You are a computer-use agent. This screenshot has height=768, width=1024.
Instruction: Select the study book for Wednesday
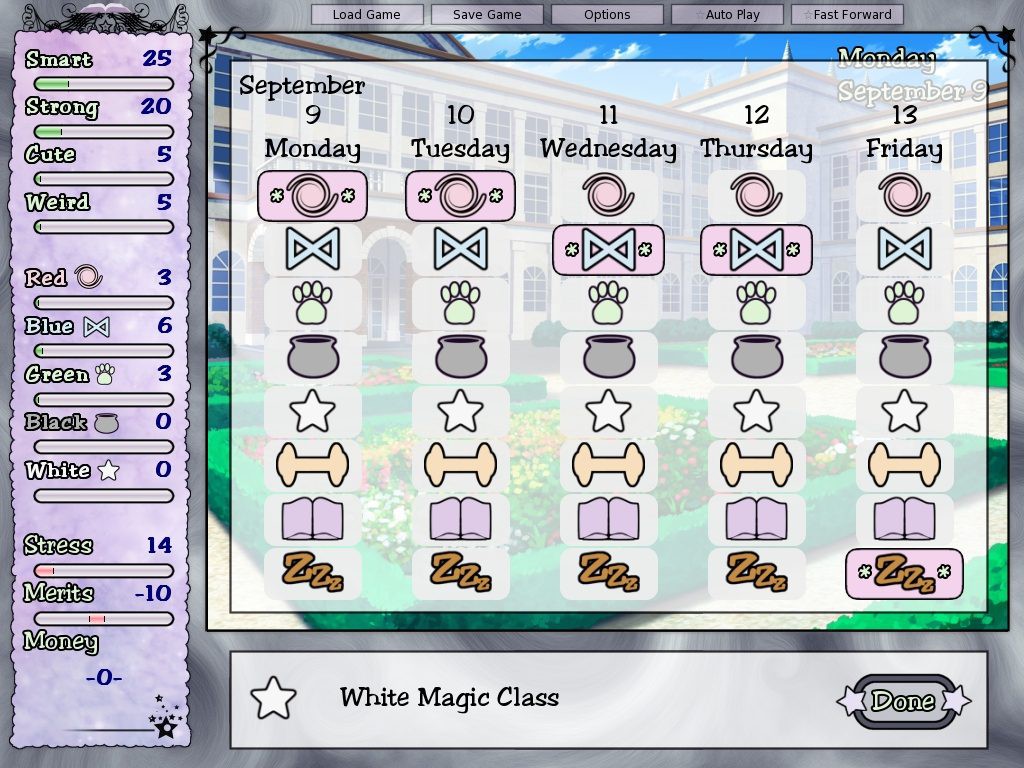(x=608, y=520)
